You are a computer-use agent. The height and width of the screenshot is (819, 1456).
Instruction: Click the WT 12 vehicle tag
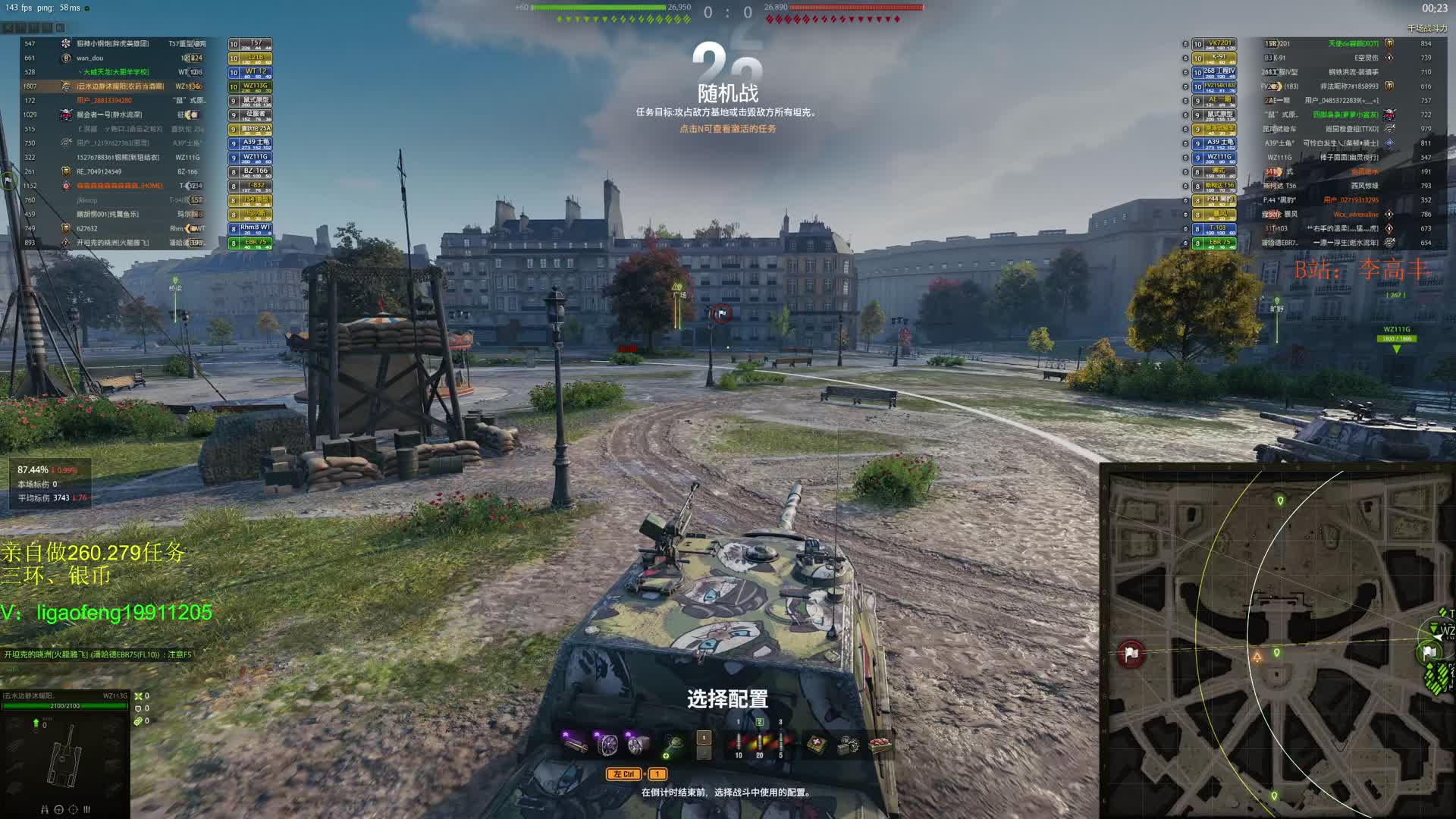256,72
